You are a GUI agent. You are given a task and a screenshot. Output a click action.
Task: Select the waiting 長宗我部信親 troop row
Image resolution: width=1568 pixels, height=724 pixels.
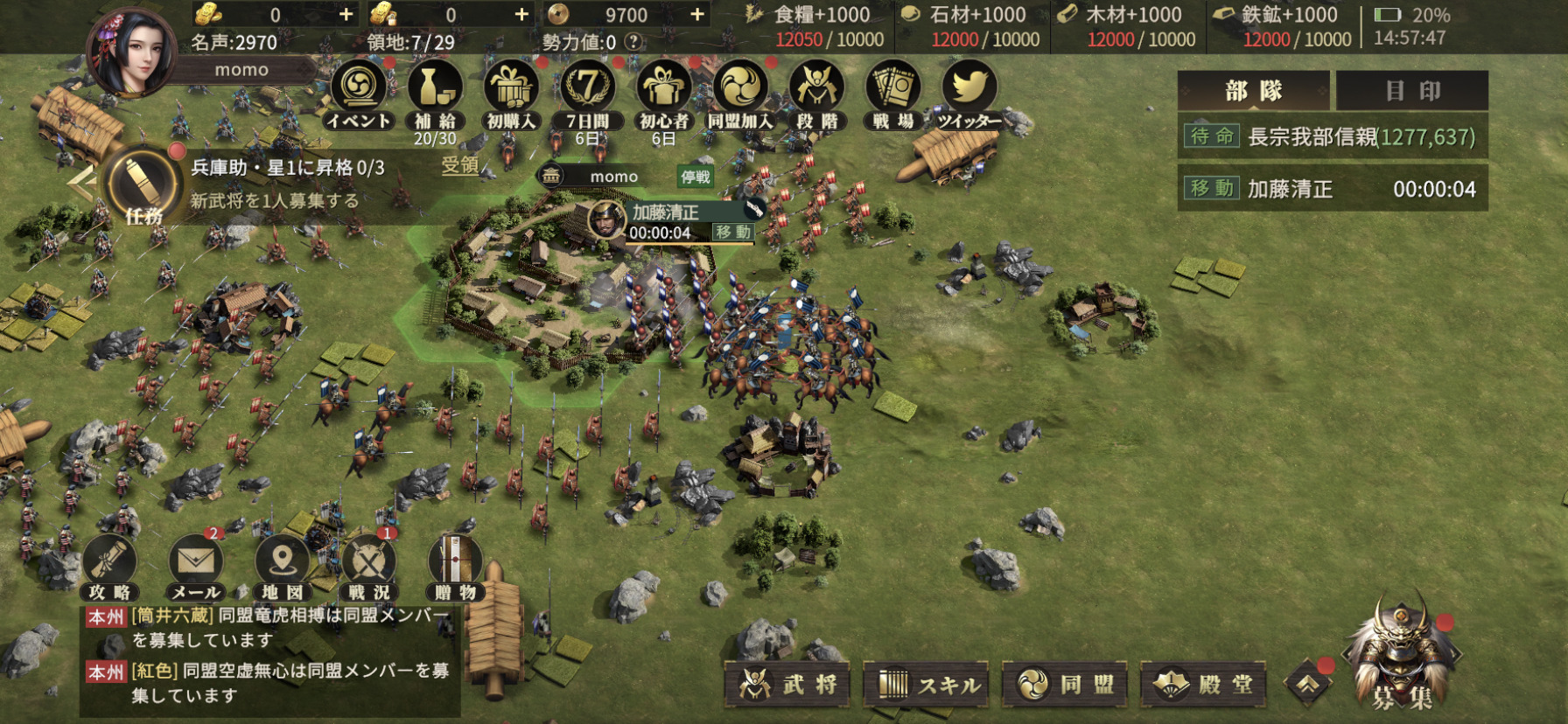(x=1332, y=137)
